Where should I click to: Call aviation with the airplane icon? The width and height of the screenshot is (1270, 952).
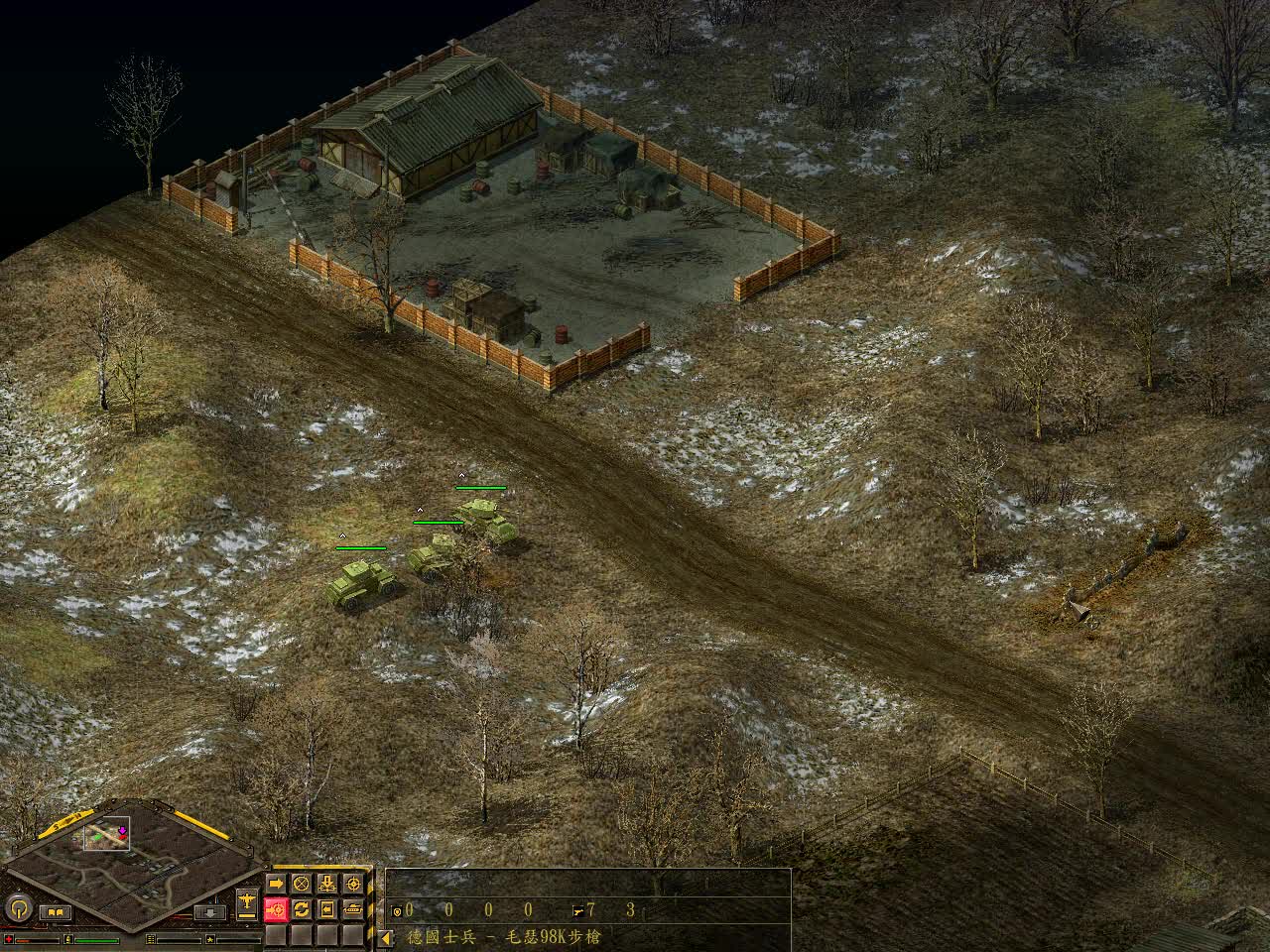pyautogui.click(x=247, y=901)
